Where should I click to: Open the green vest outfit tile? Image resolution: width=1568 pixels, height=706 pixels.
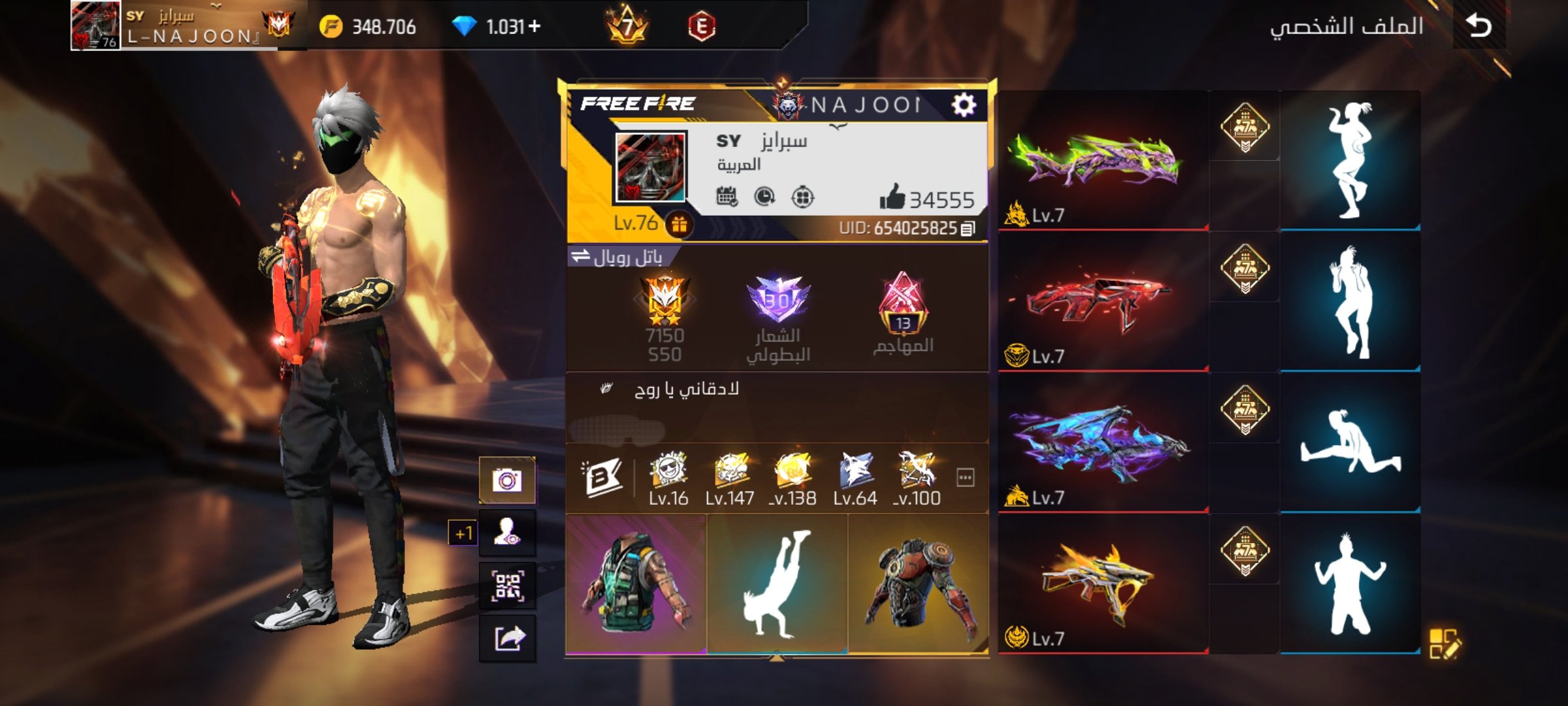636,583
